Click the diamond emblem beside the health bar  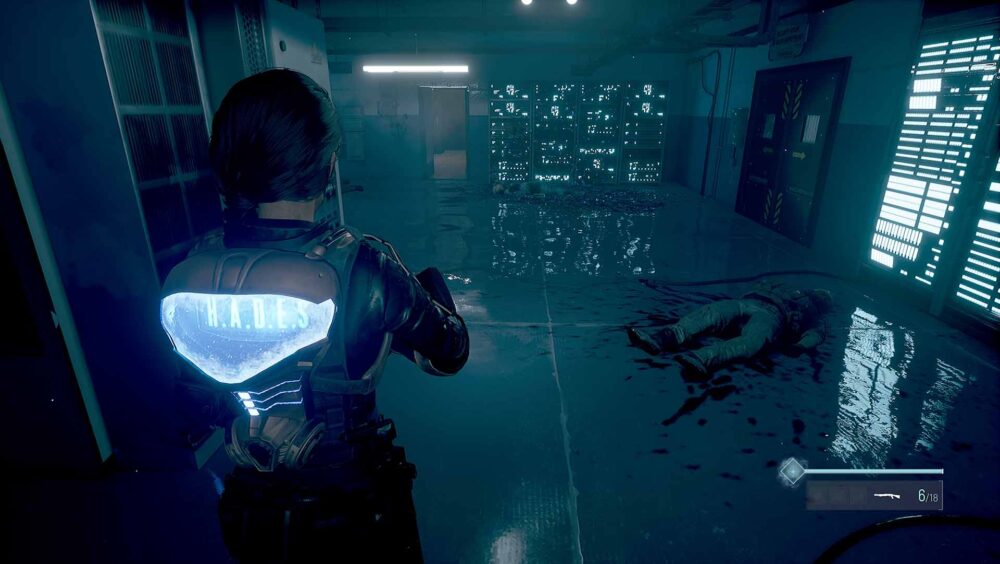click(792, 471)
